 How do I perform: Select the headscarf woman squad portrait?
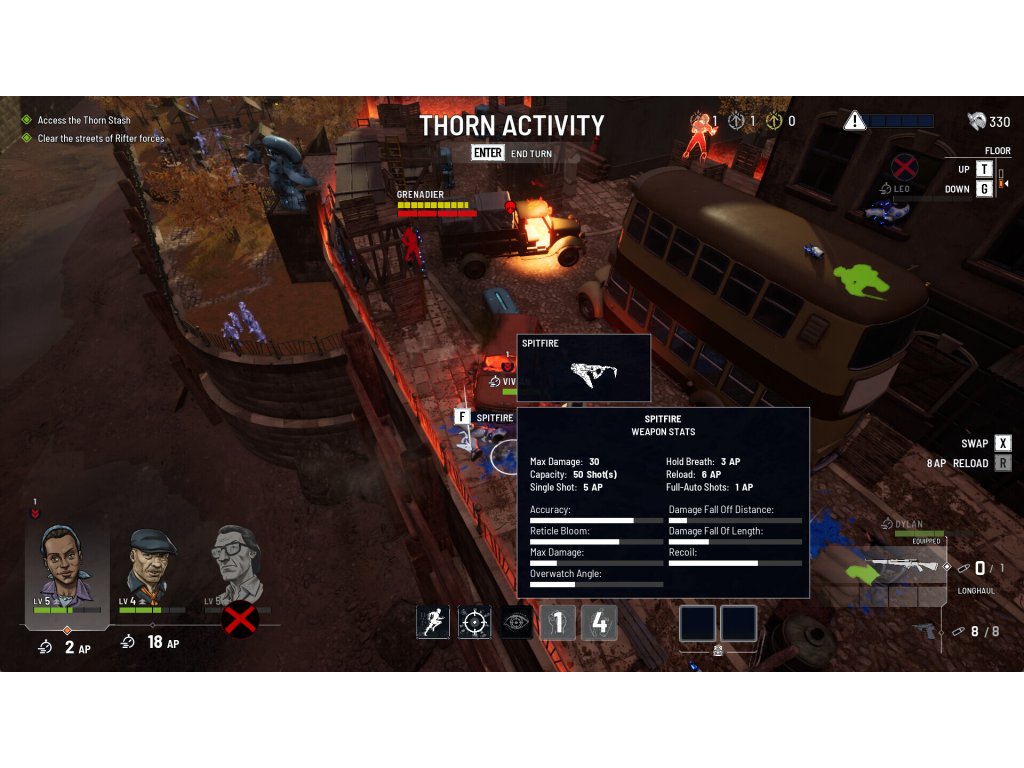pyautogui.click(x=66, y=567)
